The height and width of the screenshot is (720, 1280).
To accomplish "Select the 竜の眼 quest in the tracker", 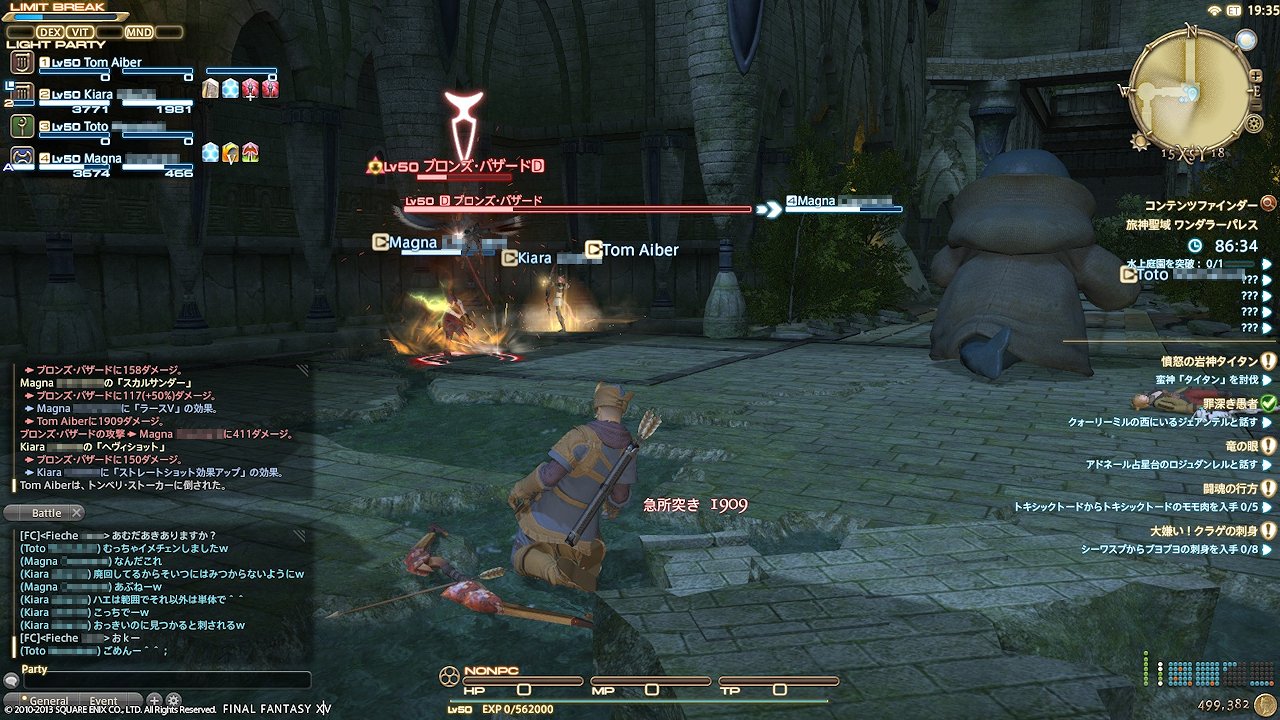I will [1241, 446].
